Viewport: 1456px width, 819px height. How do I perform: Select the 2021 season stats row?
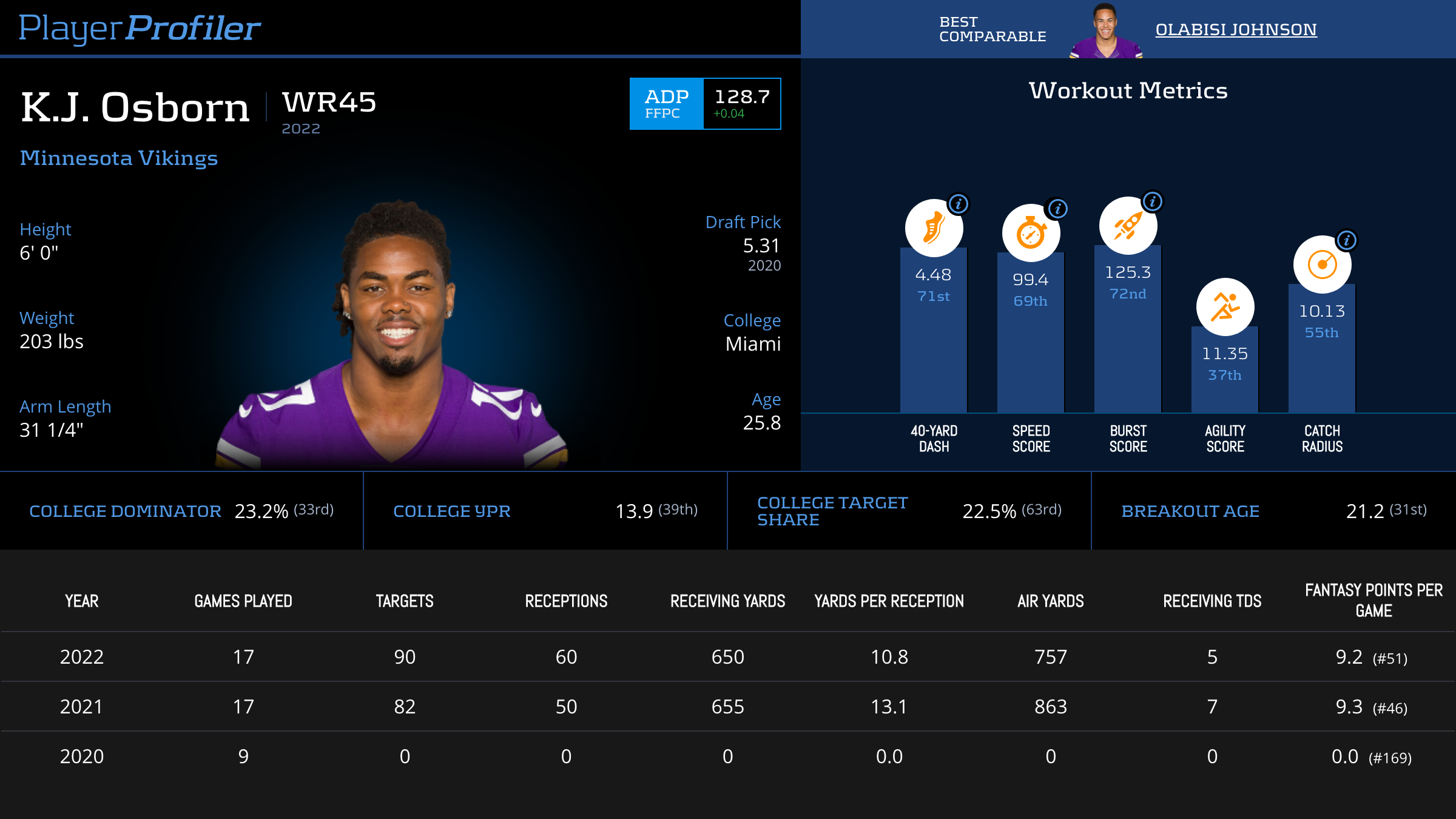pyautogui.click(x=728, y=707)
